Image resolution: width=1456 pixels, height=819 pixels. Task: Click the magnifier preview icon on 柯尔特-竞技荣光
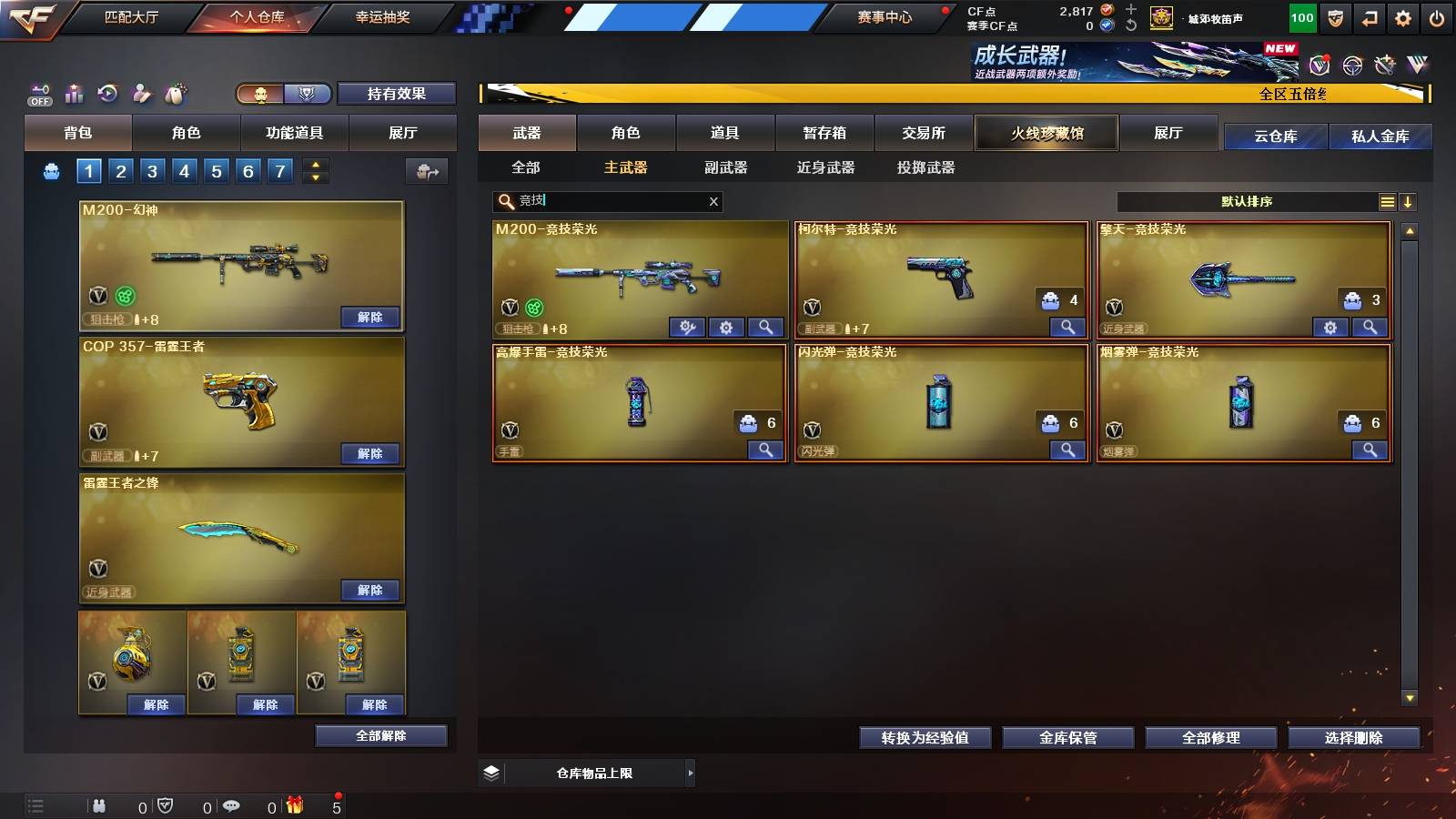point(1067,327)
